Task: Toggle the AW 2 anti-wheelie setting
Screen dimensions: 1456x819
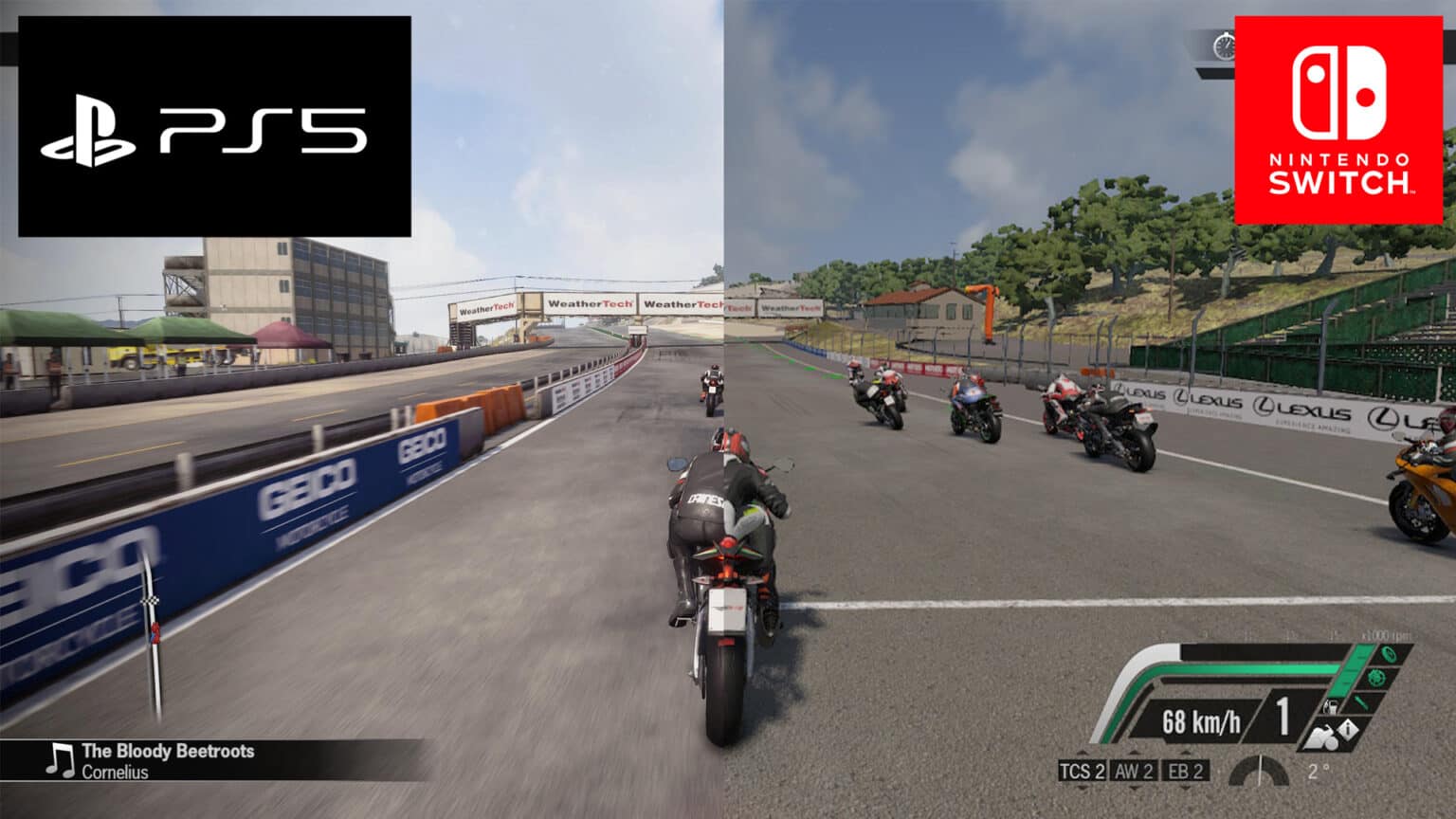Action: [x=1136, y=771]
